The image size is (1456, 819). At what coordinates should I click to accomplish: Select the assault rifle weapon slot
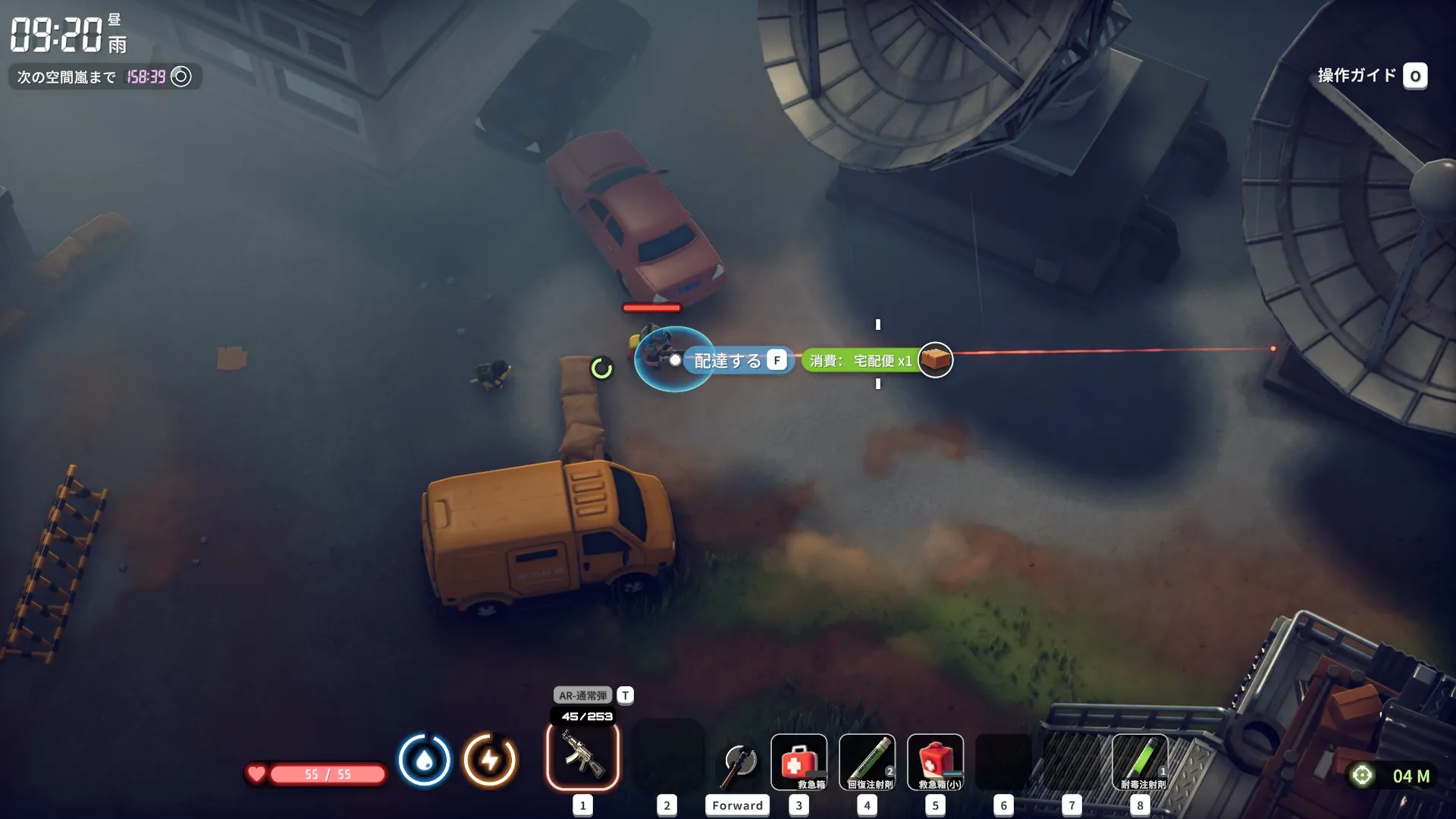[x=582, y=756]
